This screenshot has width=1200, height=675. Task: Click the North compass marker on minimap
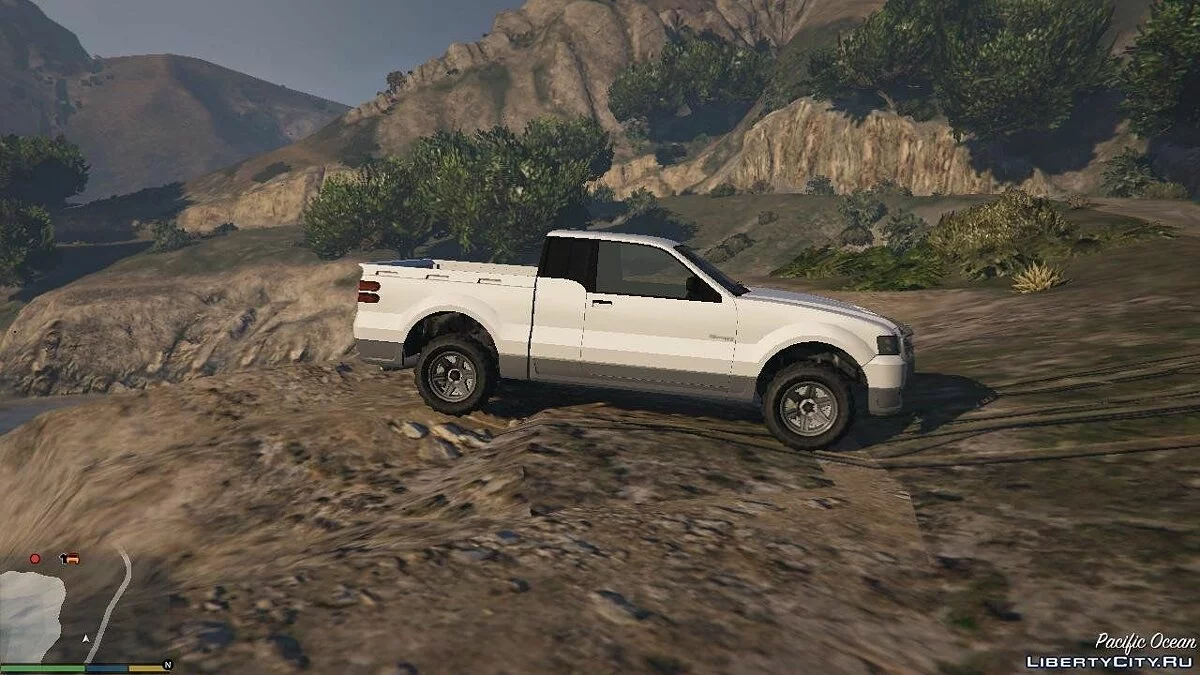tap(167, 664)
